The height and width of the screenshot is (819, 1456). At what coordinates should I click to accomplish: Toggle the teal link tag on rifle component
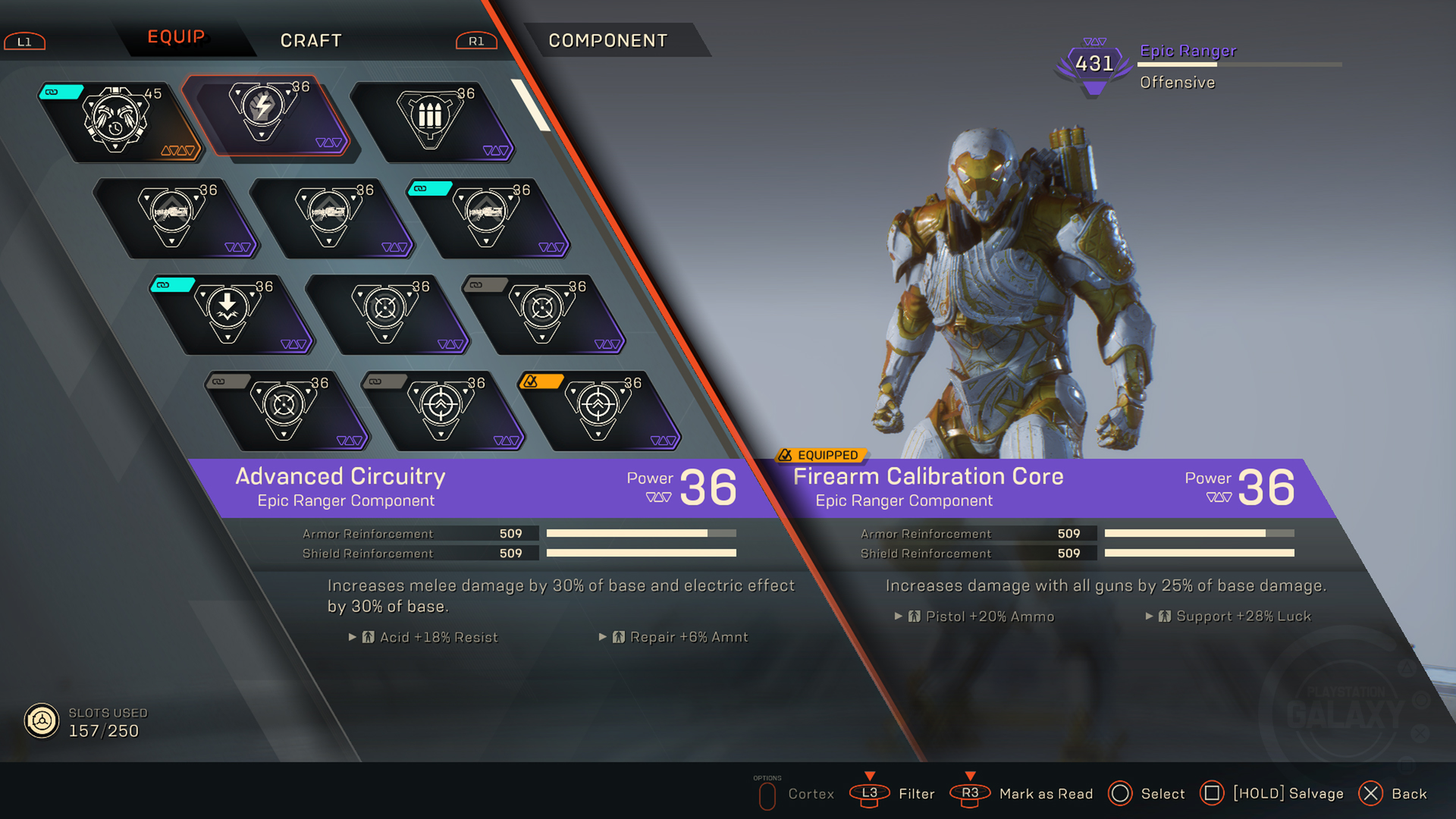coord(428,187)
